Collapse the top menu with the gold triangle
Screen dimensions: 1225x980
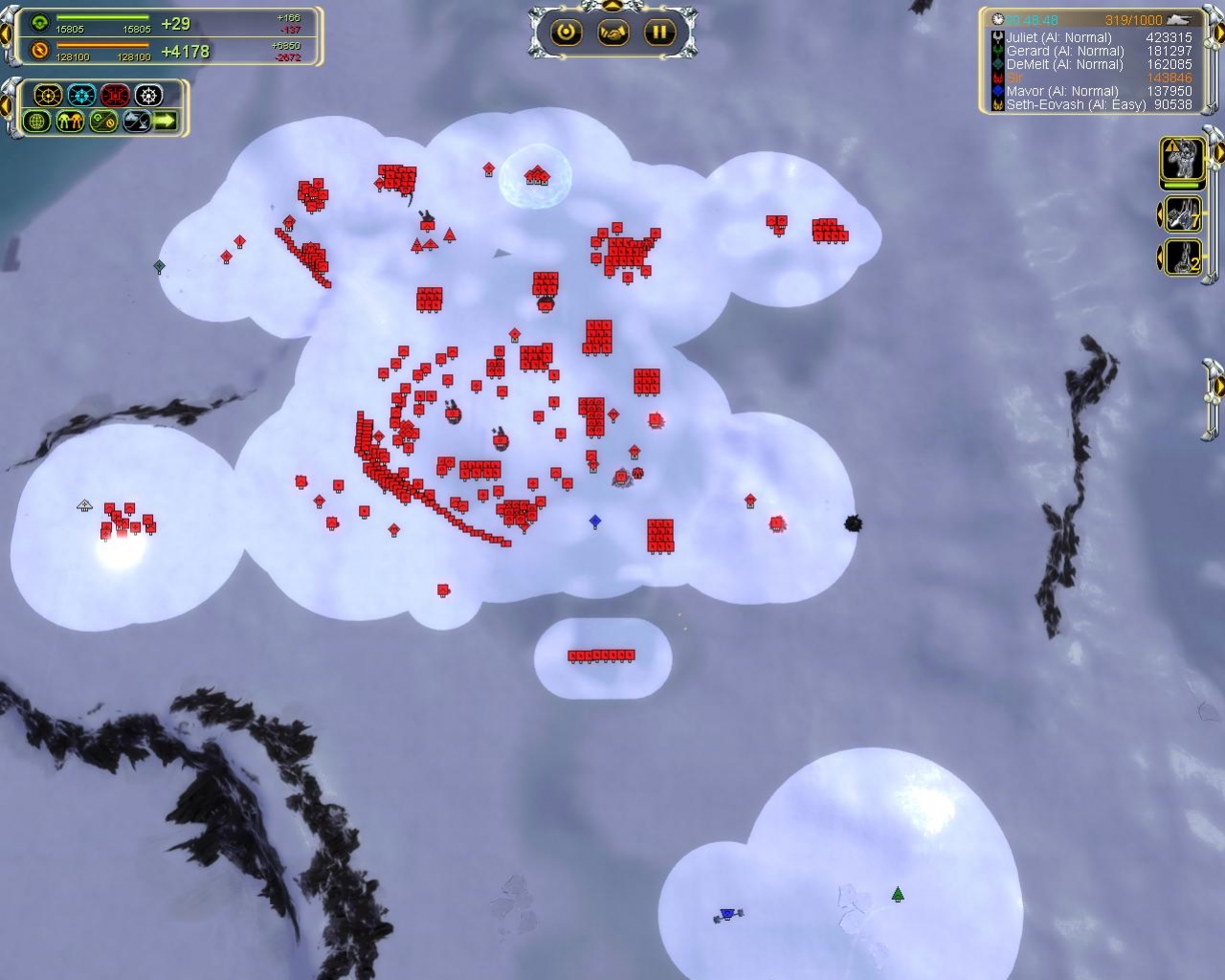612,6
